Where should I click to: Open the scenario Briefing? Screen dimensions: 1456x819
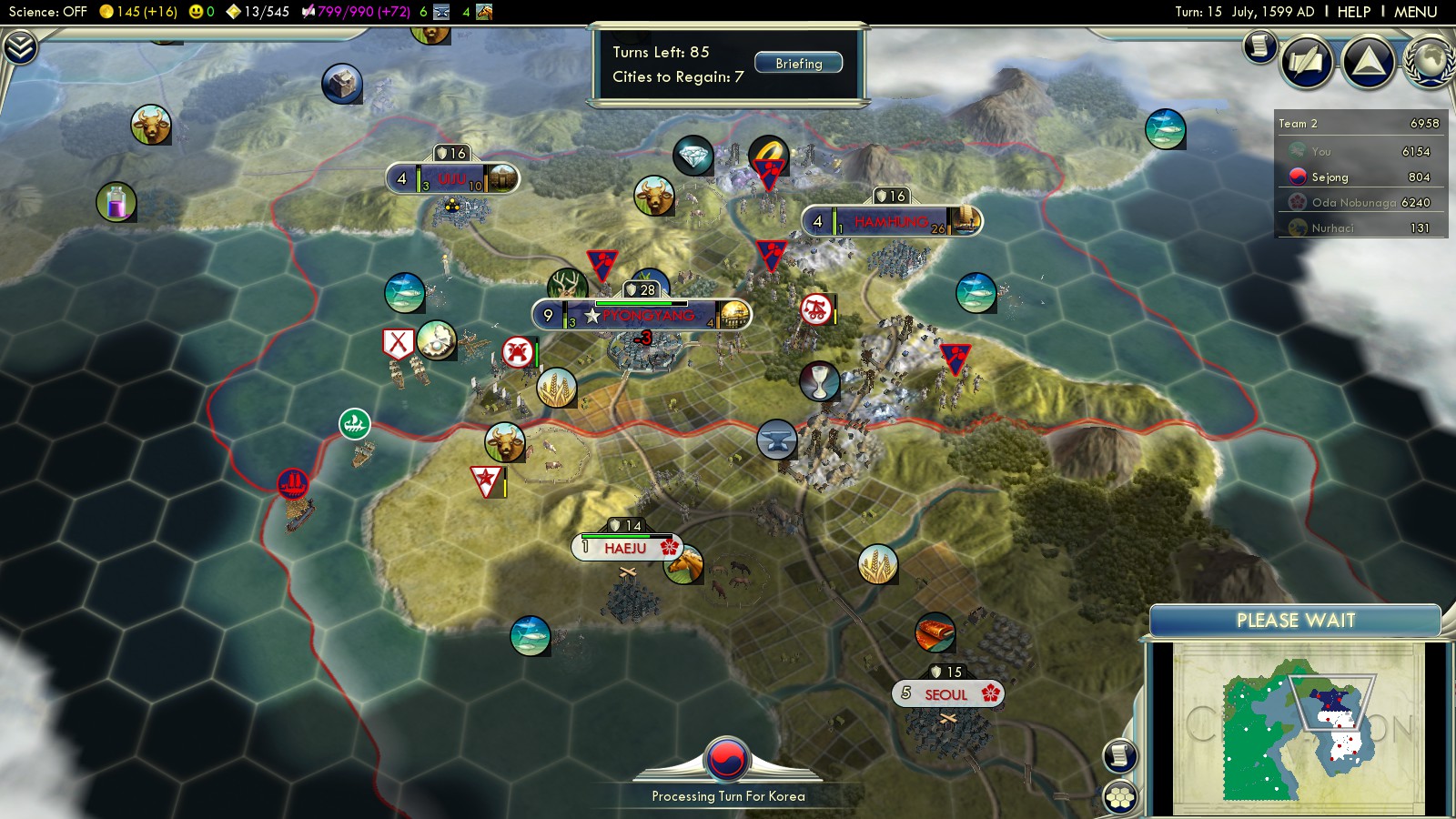point(798,64)
